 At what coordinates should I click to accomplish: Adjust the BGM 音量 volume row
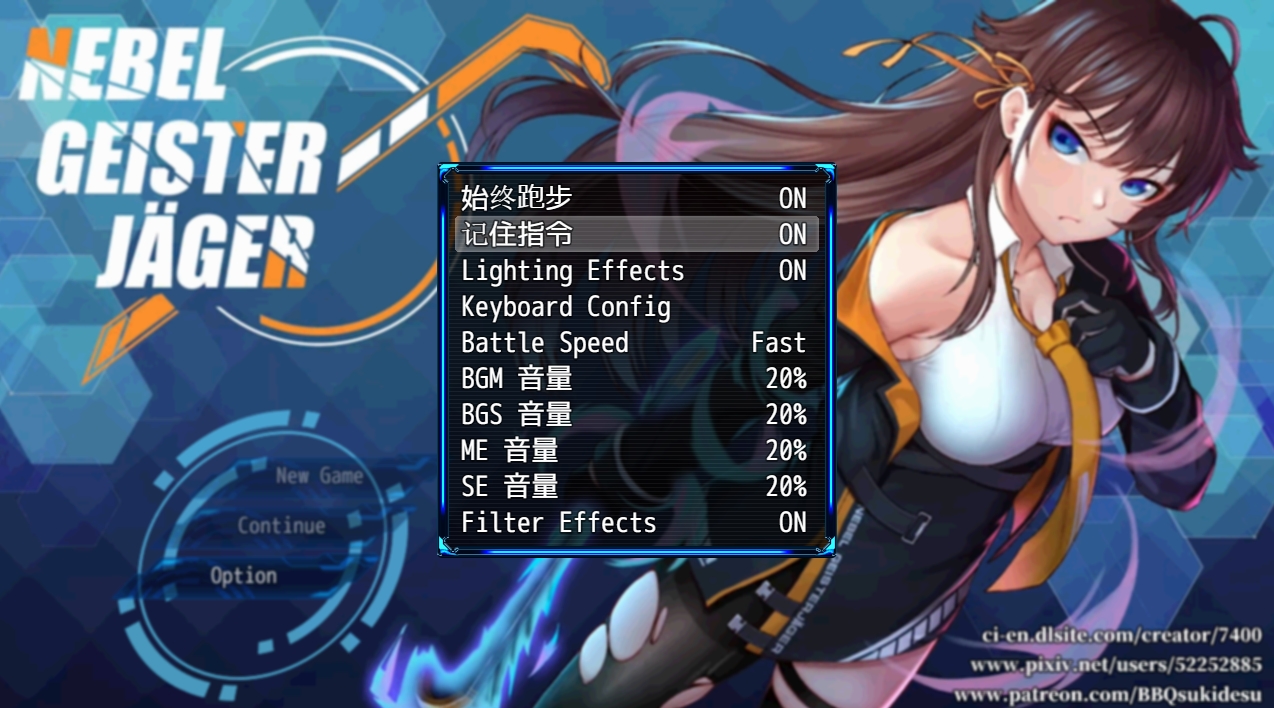636,378
